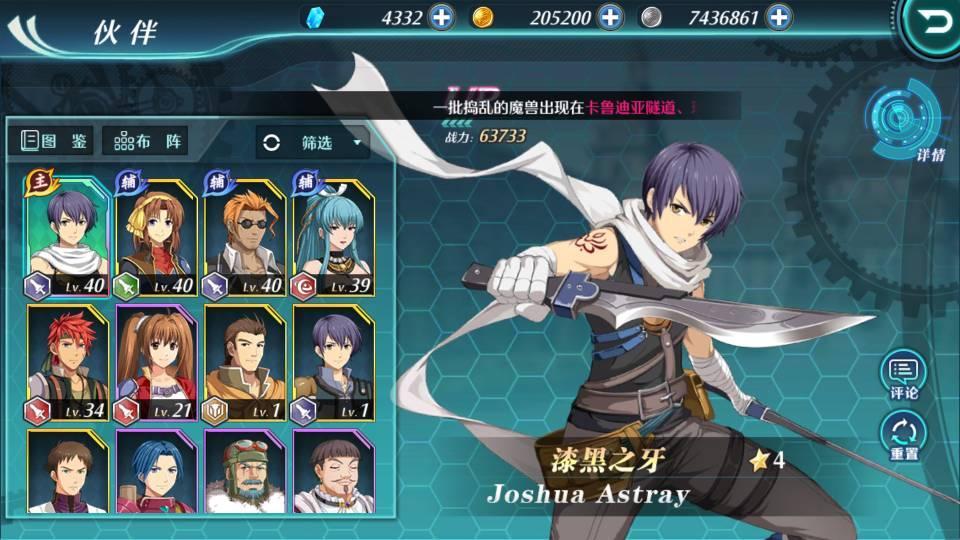Viewport: 960px width, 540px height.
Task: Open the 图鉴 gallery button
Action: point(56,141)
